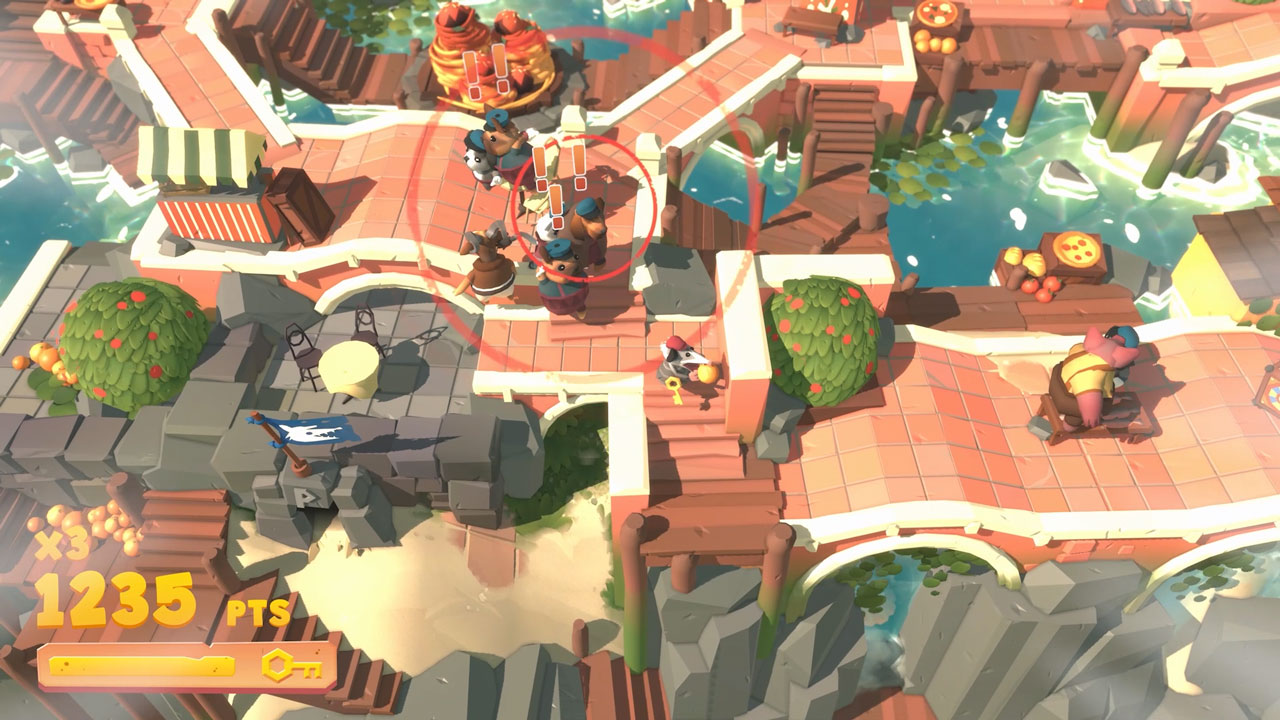
Task: Click the fruit bowl next to the pizza stall
Action: point(1035,278)
